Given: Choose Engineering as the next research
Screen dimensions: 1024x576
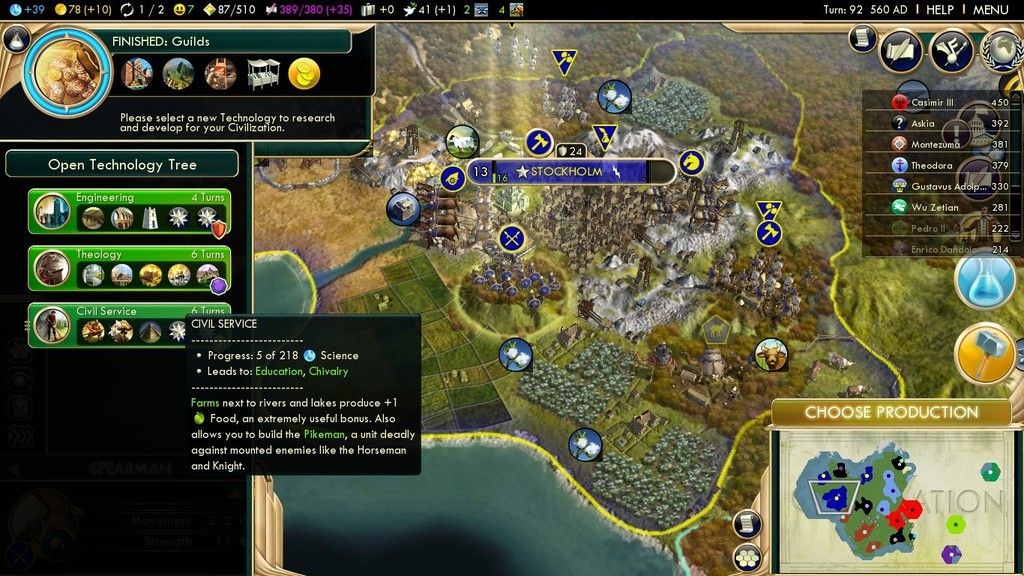Looking at the screenshot, I should [129, 210].
